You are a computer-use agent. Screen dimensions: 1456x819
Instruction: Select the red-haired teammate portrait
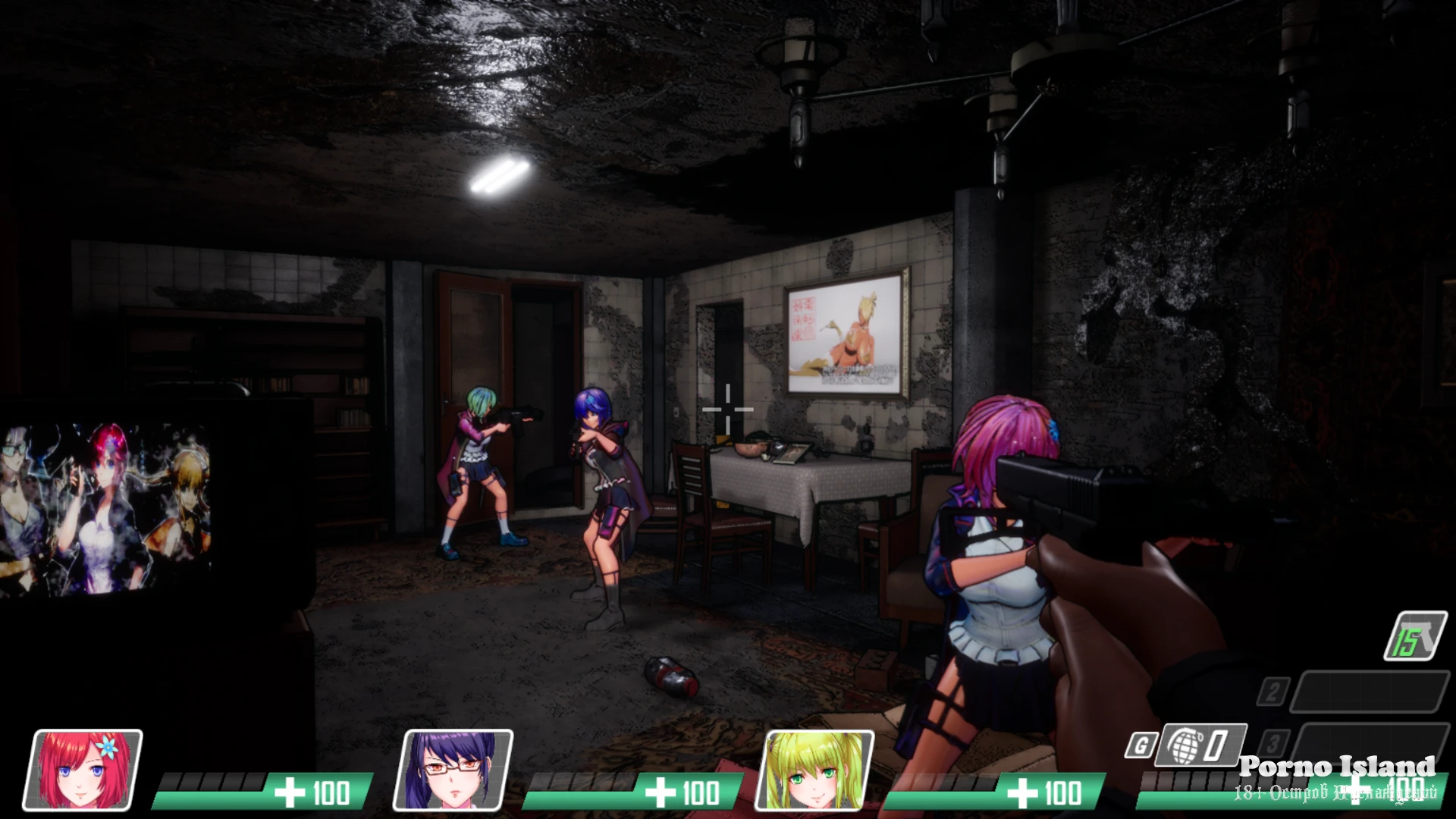click(83, 770)
